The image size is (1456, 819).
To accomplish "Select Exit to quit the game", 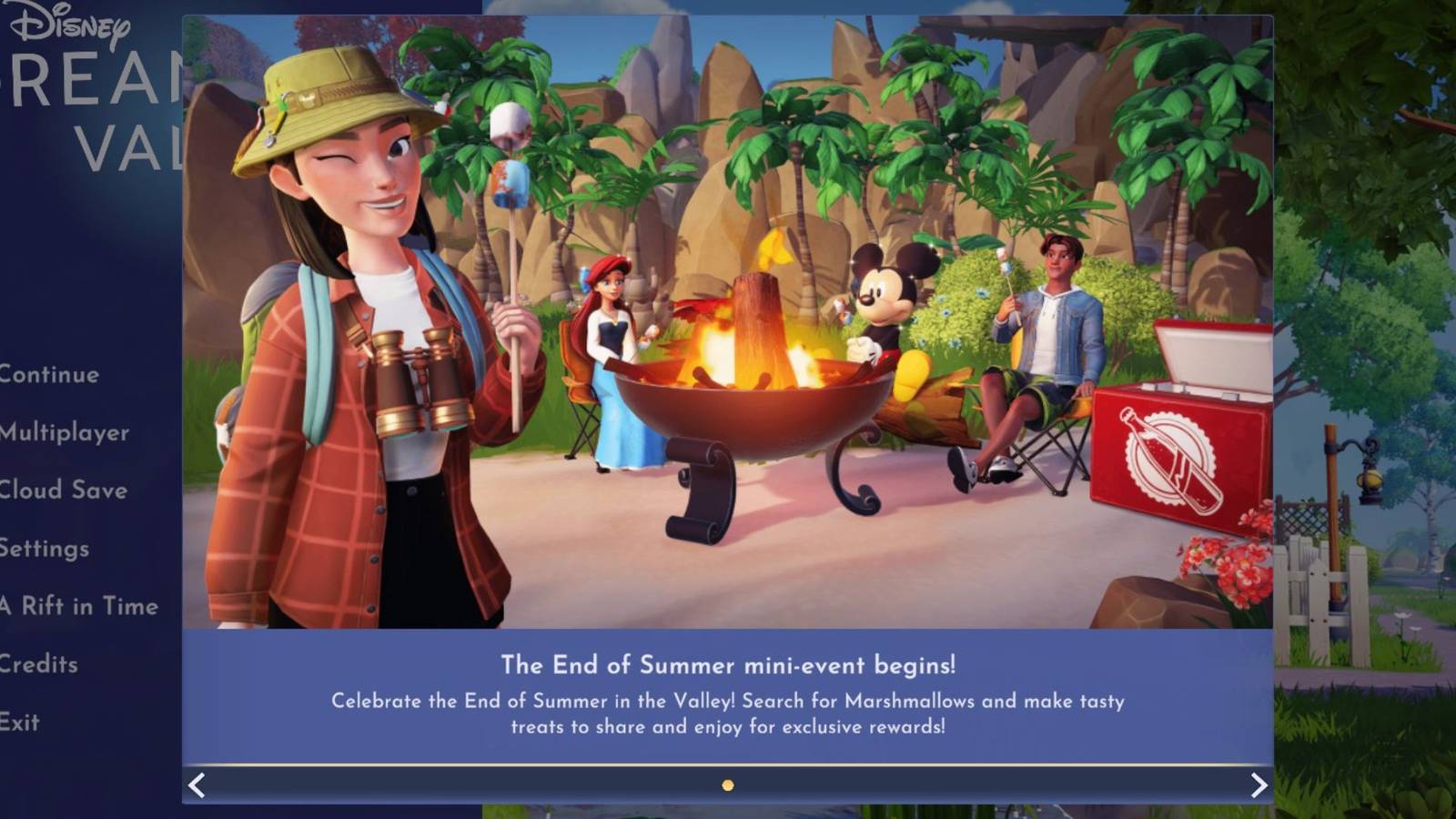I will click(22, 722).
